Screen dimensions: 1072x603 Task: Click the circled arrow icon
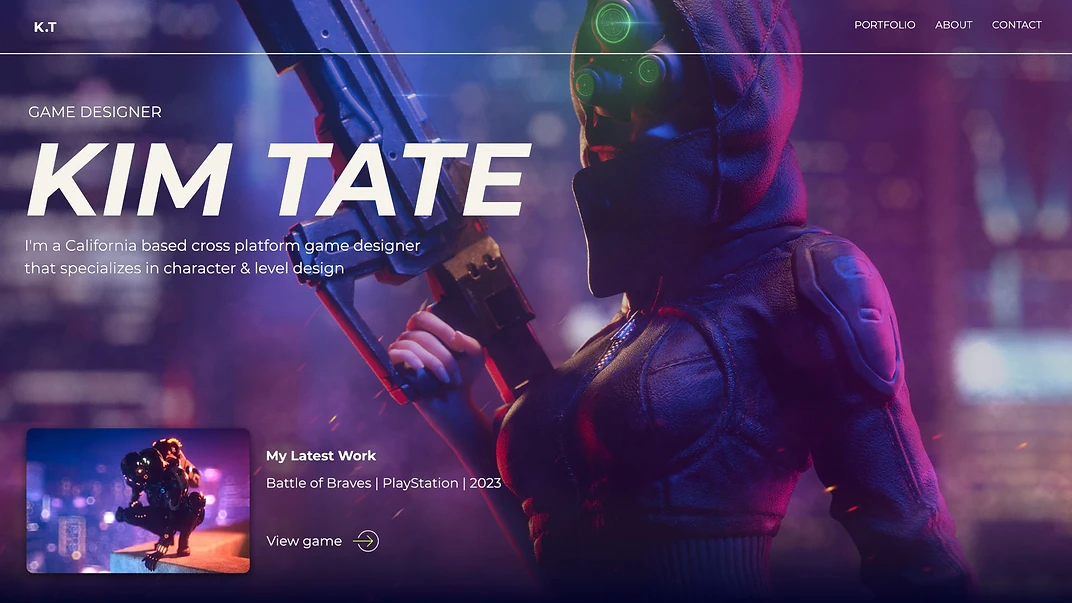pos(366,541)
